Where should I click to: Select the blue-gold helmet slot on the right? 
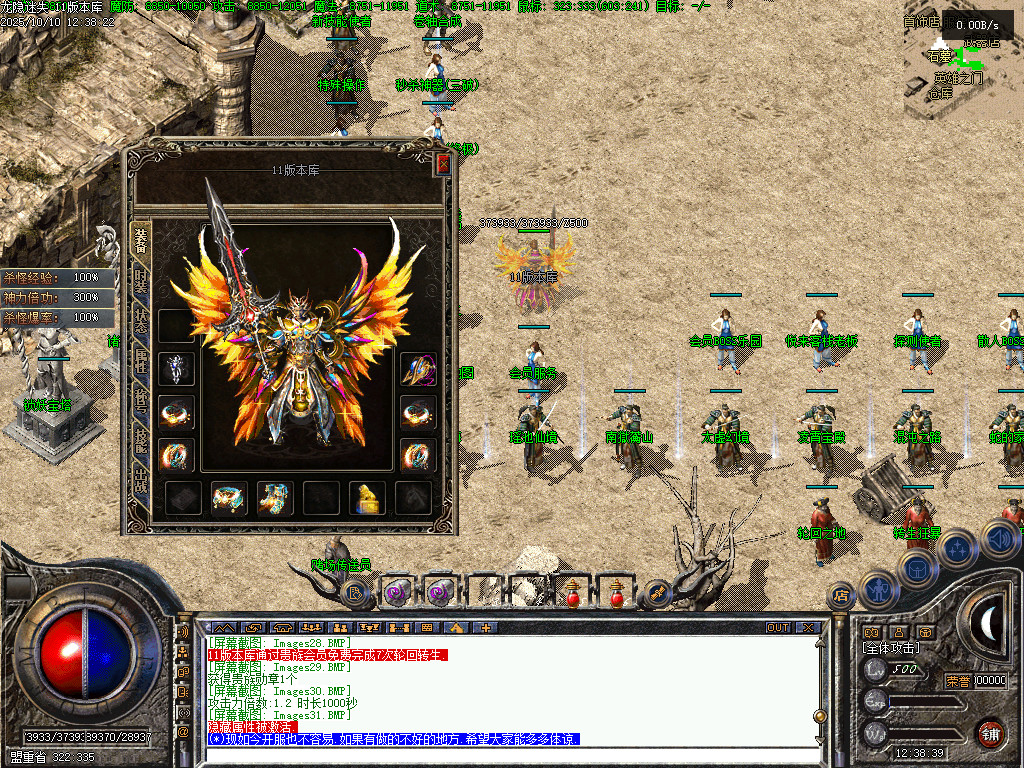[x=418, y=369]
